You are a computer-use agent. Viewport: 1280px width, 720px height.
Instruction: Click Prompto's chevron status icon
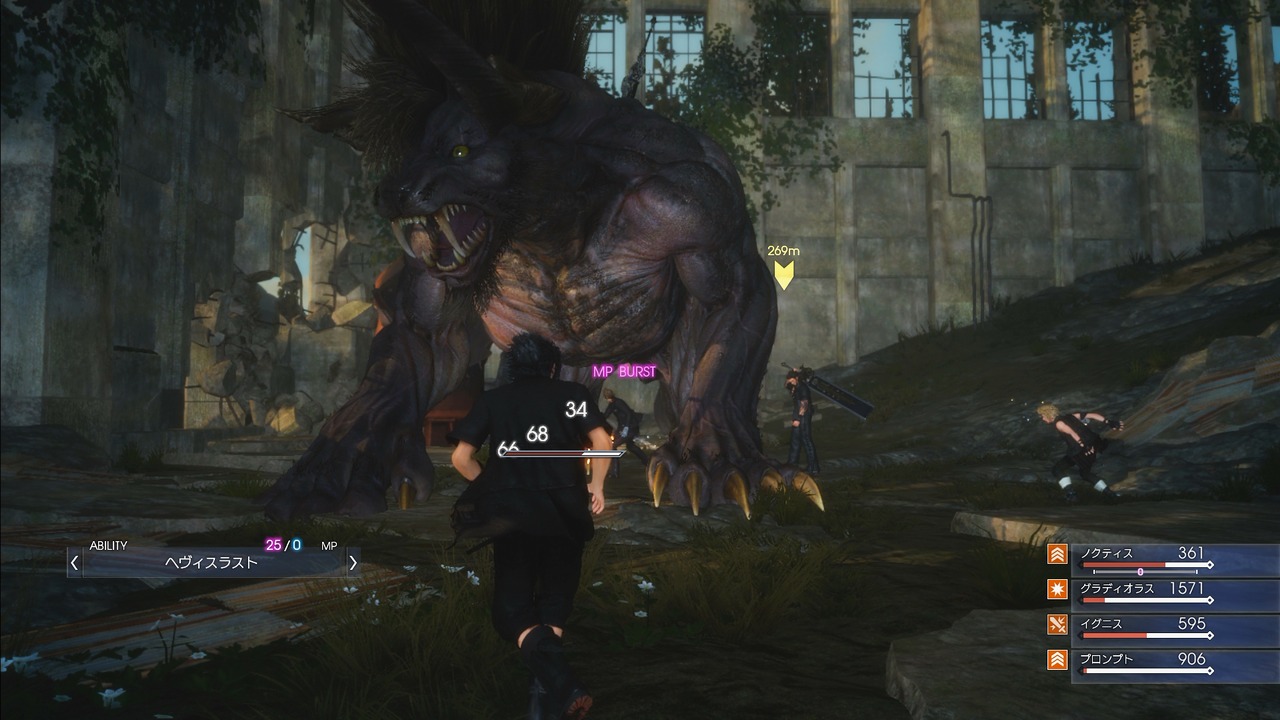click(1058, 660)
